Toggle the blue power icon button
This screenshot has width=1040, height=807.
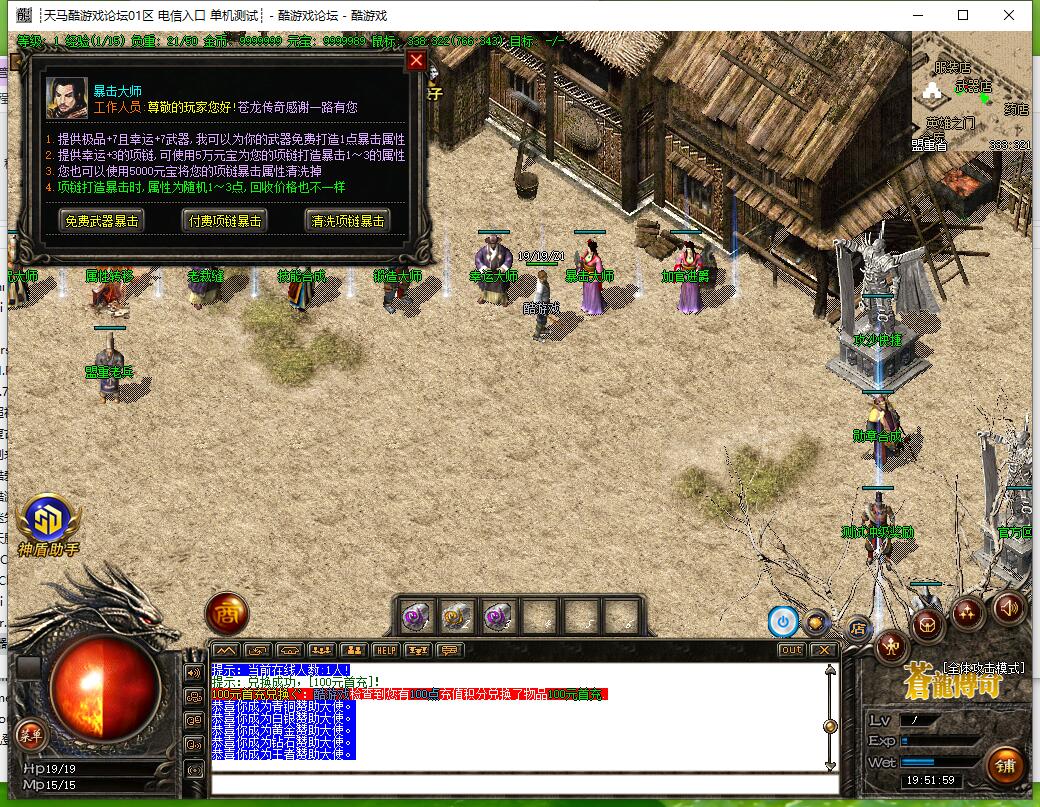coord(783,622)
